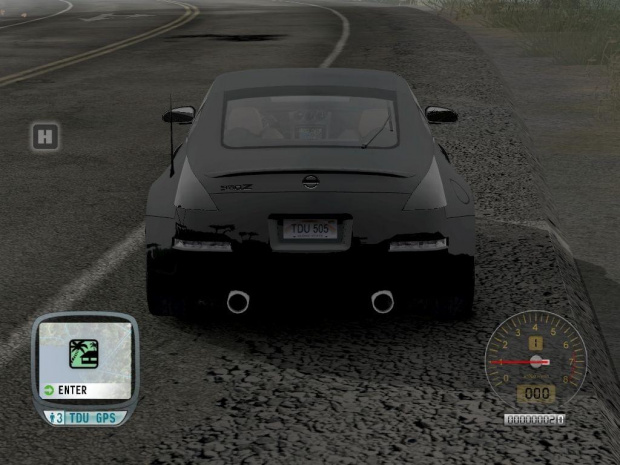Click the H home icon on the HUD
The image size is (620, 465).
44,136
